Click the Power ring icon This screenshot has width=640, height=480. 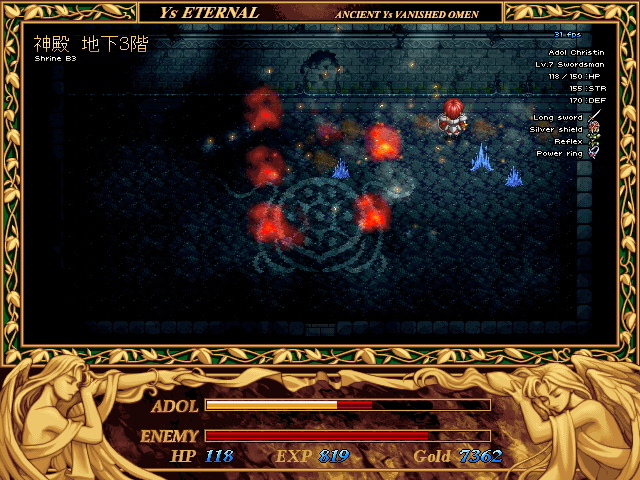[594, 153]
